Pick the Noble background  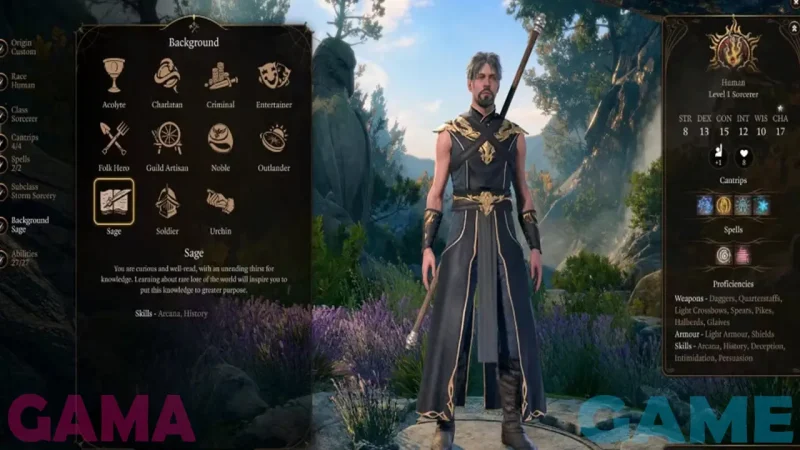(x=220, y=138)
